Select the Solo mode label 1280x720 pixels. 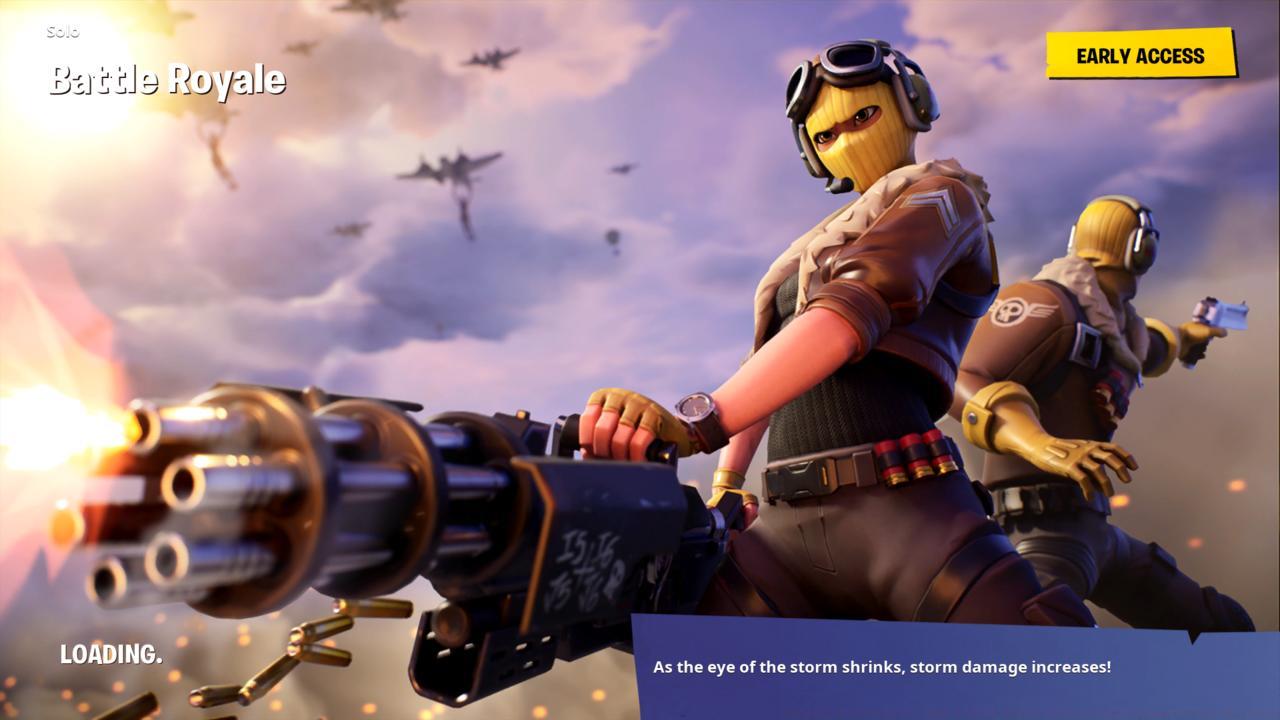tap(65, 31)
